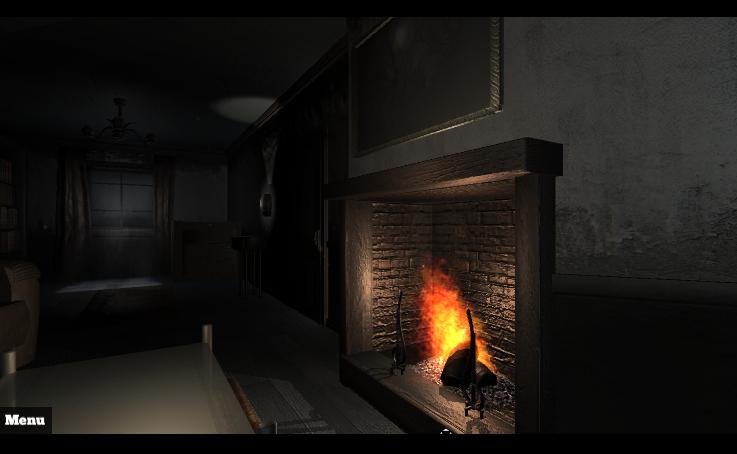Open the Menu button
Screen dimensions: 737x454
pos(25,420)
